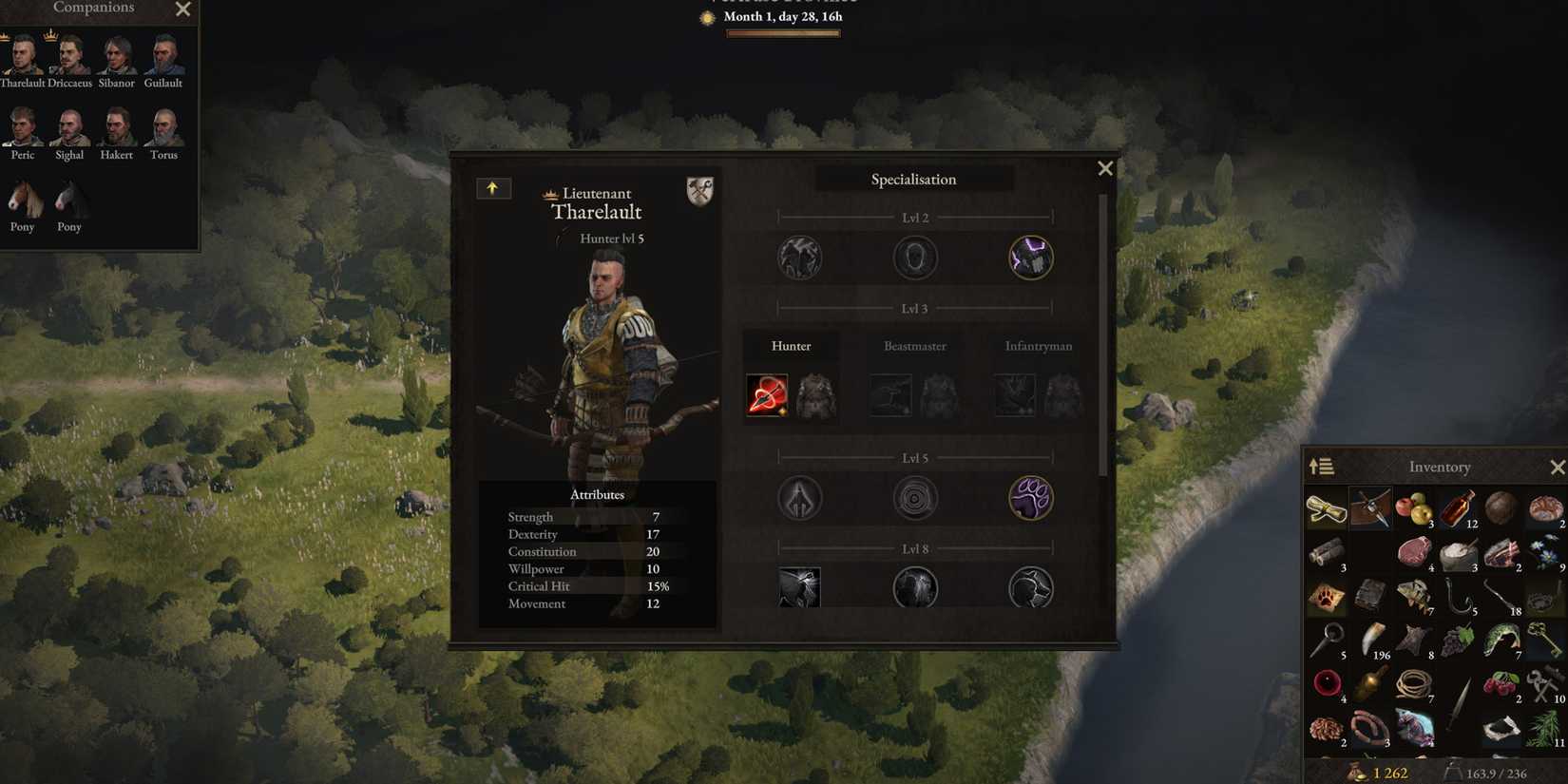Image resolution: width=1568 pixels, height=784 pixels.
Task: Click the shield crest icon beside Tharelault's name
Action: click(x=700, y=191)
